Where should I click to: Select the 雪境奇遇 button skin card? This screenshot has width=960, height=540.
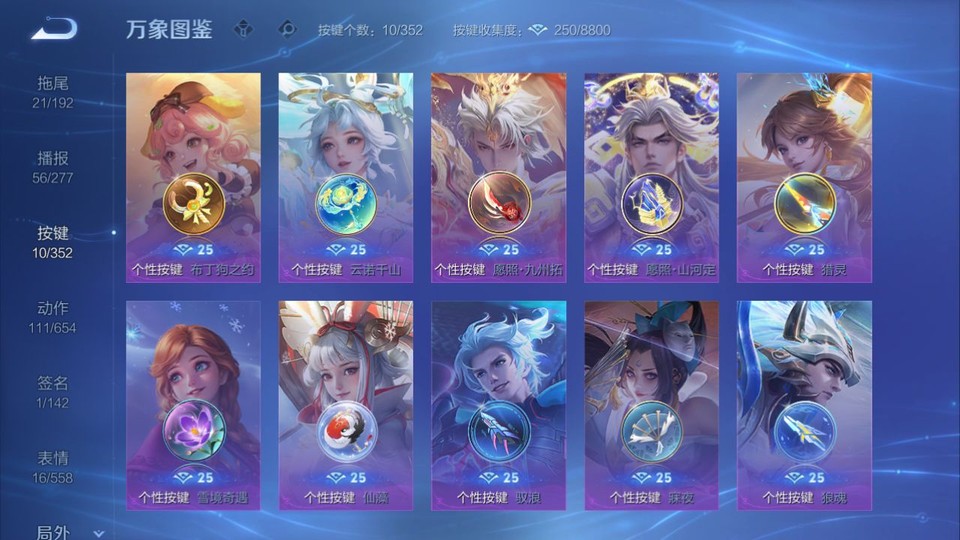coord(193,405)
